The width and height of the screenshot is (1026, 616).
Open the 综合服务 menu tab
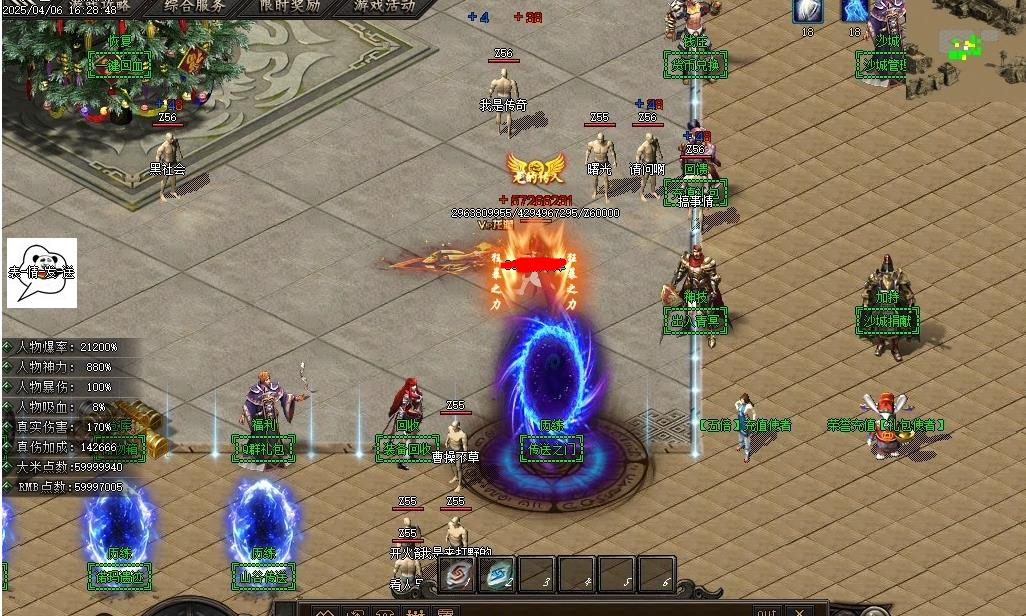pos(195,6)
